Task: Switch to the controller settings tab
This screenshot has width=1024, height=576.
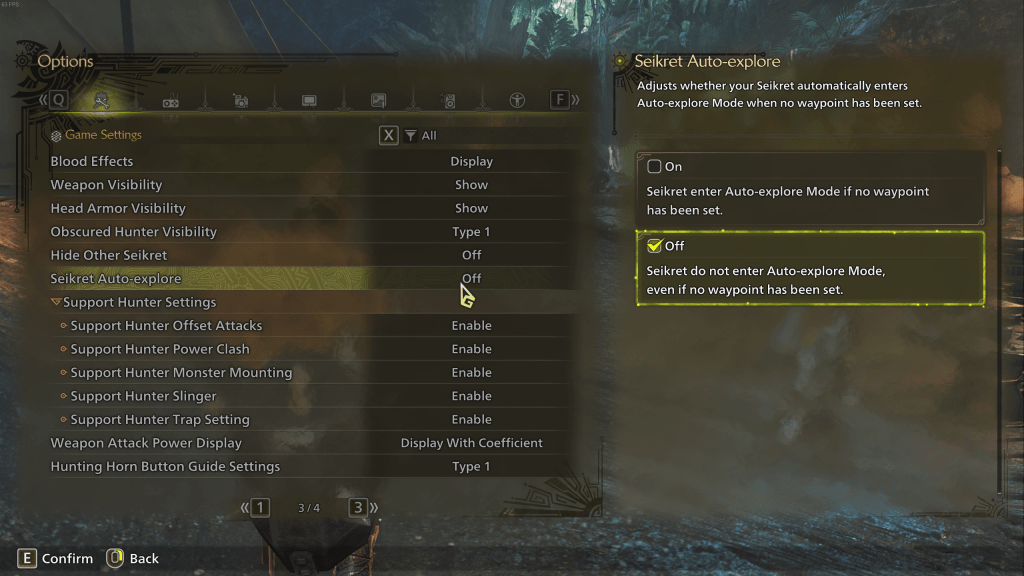Action: pyautogui.click(x=171, y=100)
